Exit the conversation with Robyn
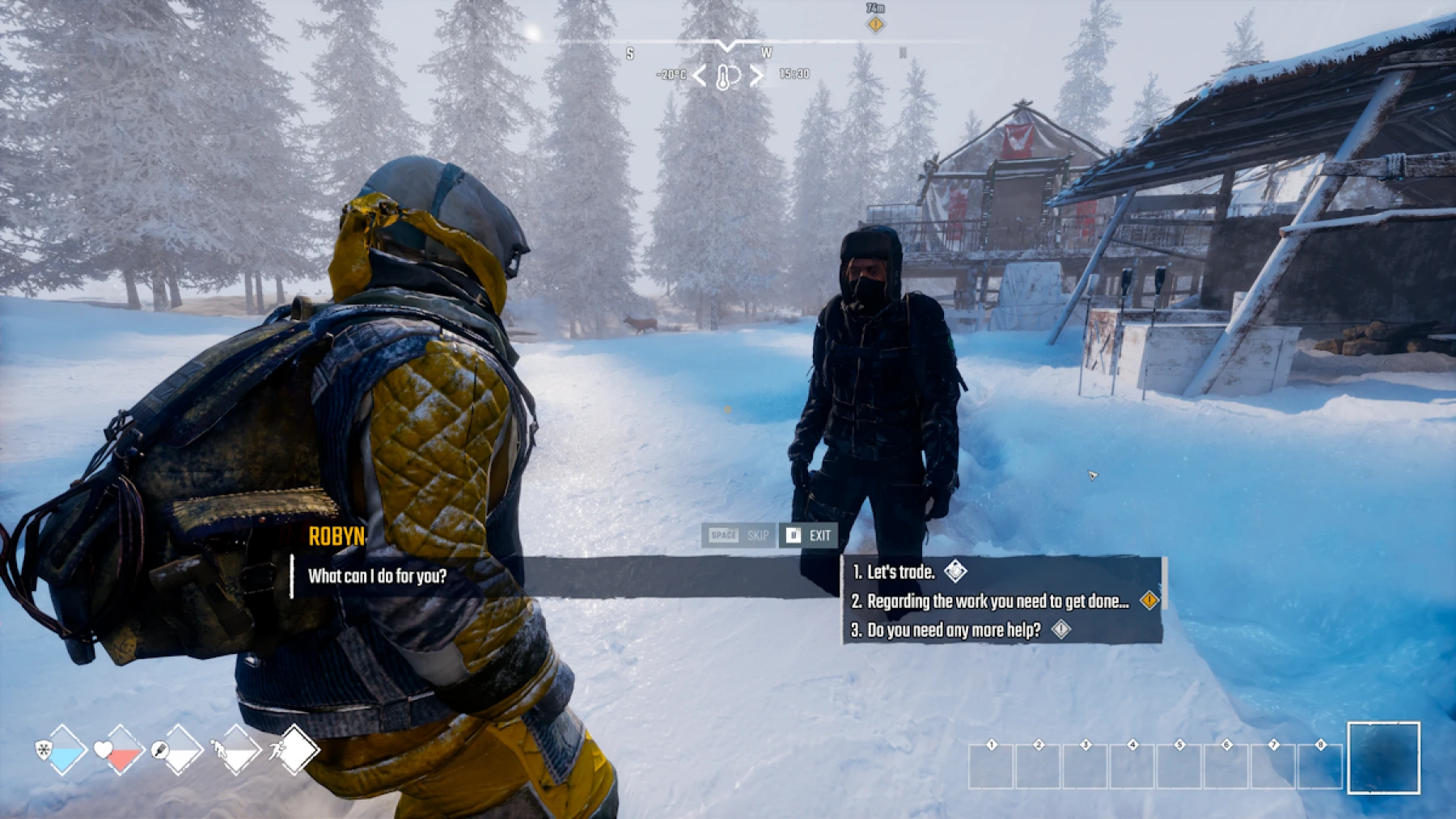The width and height of the screenshot is (1456, 819). click(x=808, y=535)
